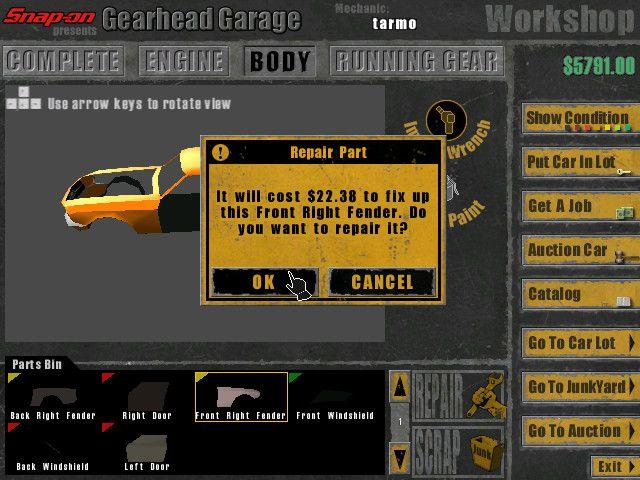Screen dimensions: 640x480
Task: Click the Repair wrench button
Action: [x=458, y=397]
